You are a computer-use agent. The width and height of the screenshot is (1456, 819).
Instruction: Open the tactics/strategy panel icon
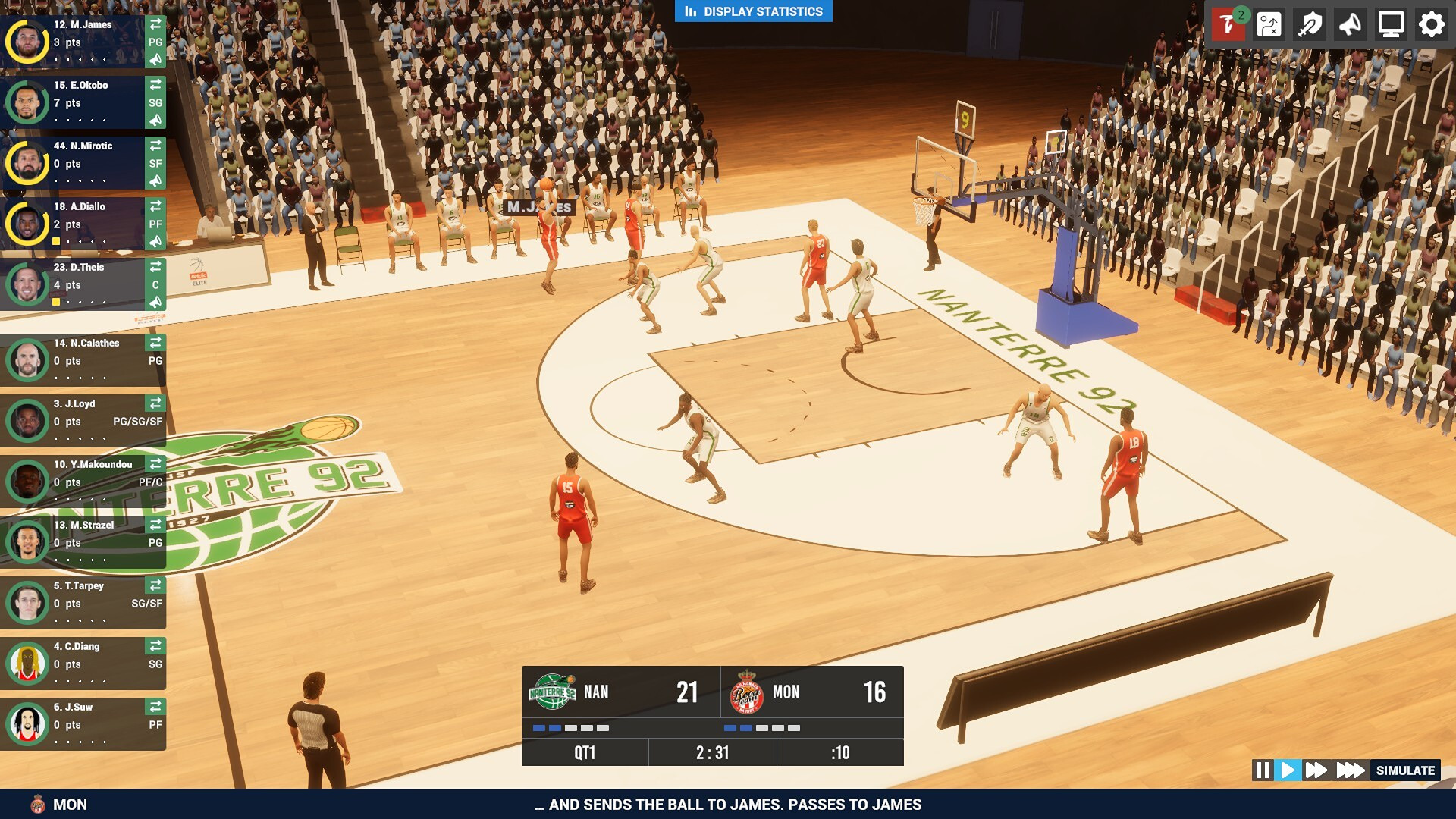(x=1271, y=25)
